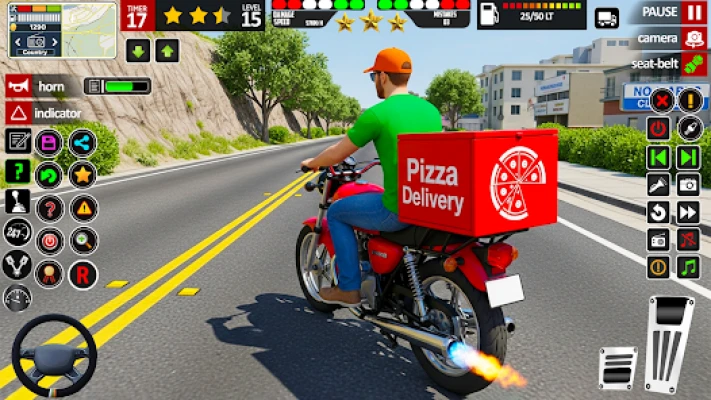Tap the magnifying glass icon

coord(83,240)
